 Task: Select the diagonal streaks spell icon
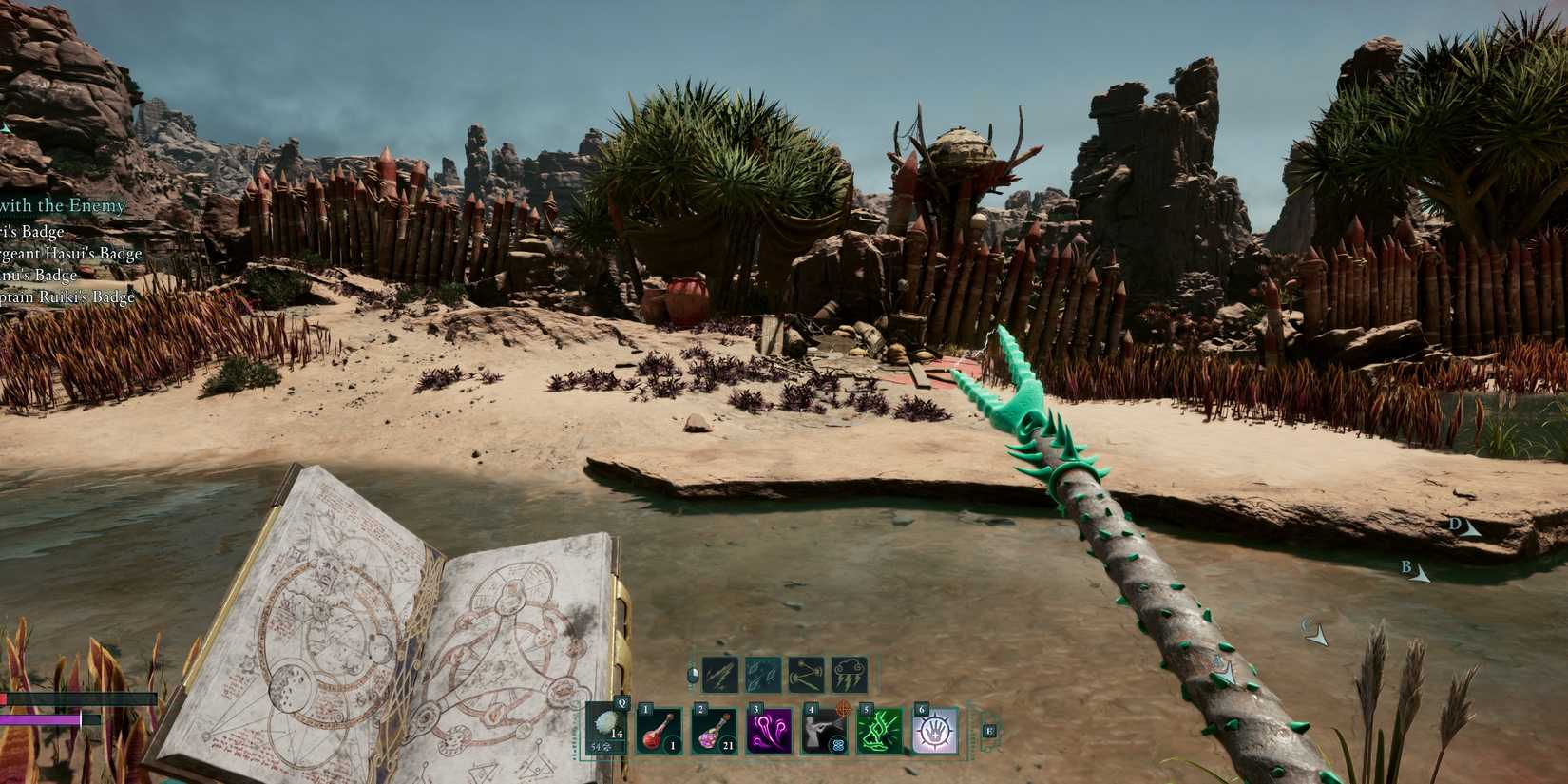[x=720, y=675]
